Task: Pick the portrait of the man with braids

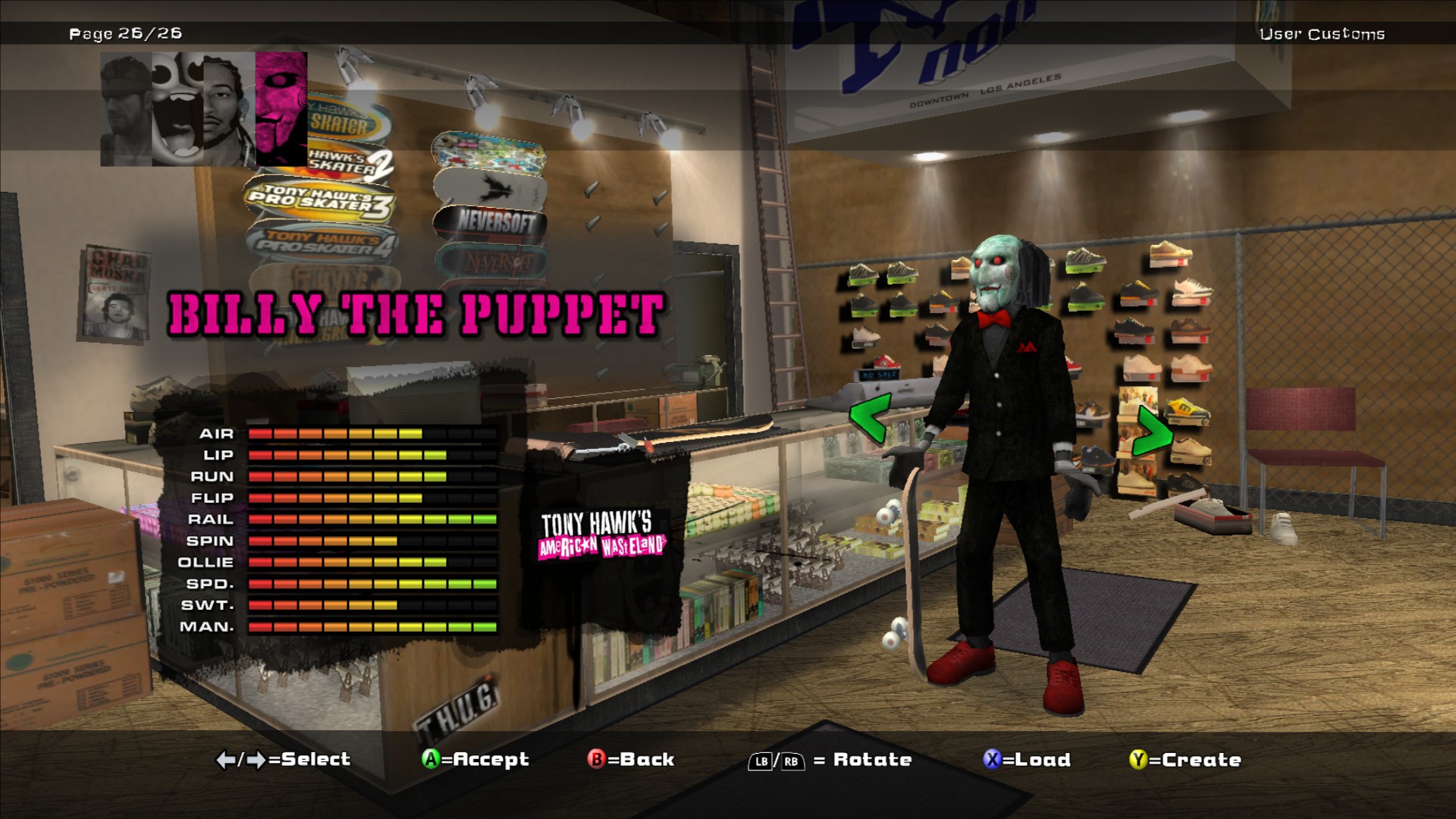Action: click(x=229, y=108)
